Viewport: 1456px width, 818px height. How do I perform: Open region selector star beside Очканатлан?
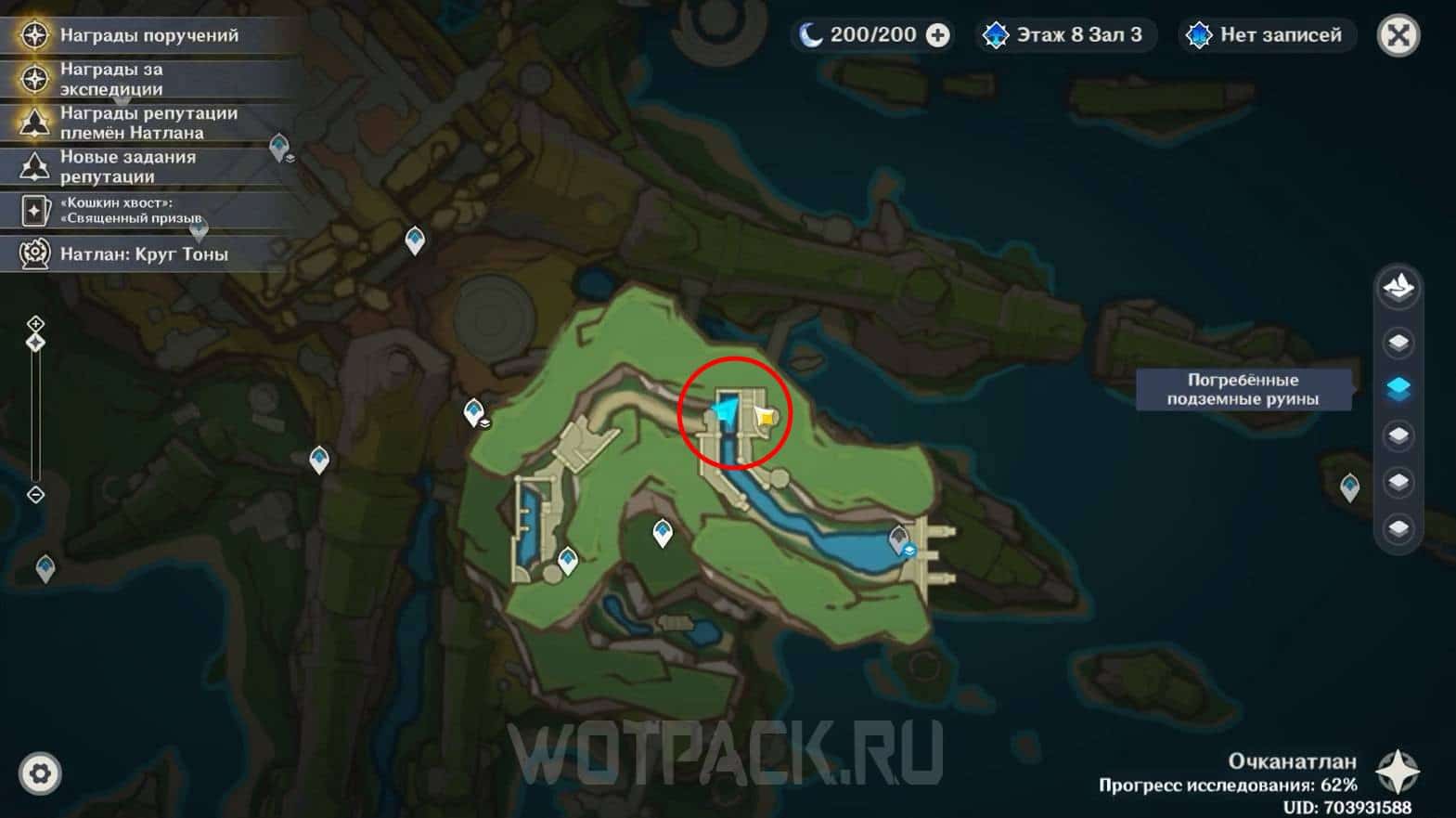1398,772
